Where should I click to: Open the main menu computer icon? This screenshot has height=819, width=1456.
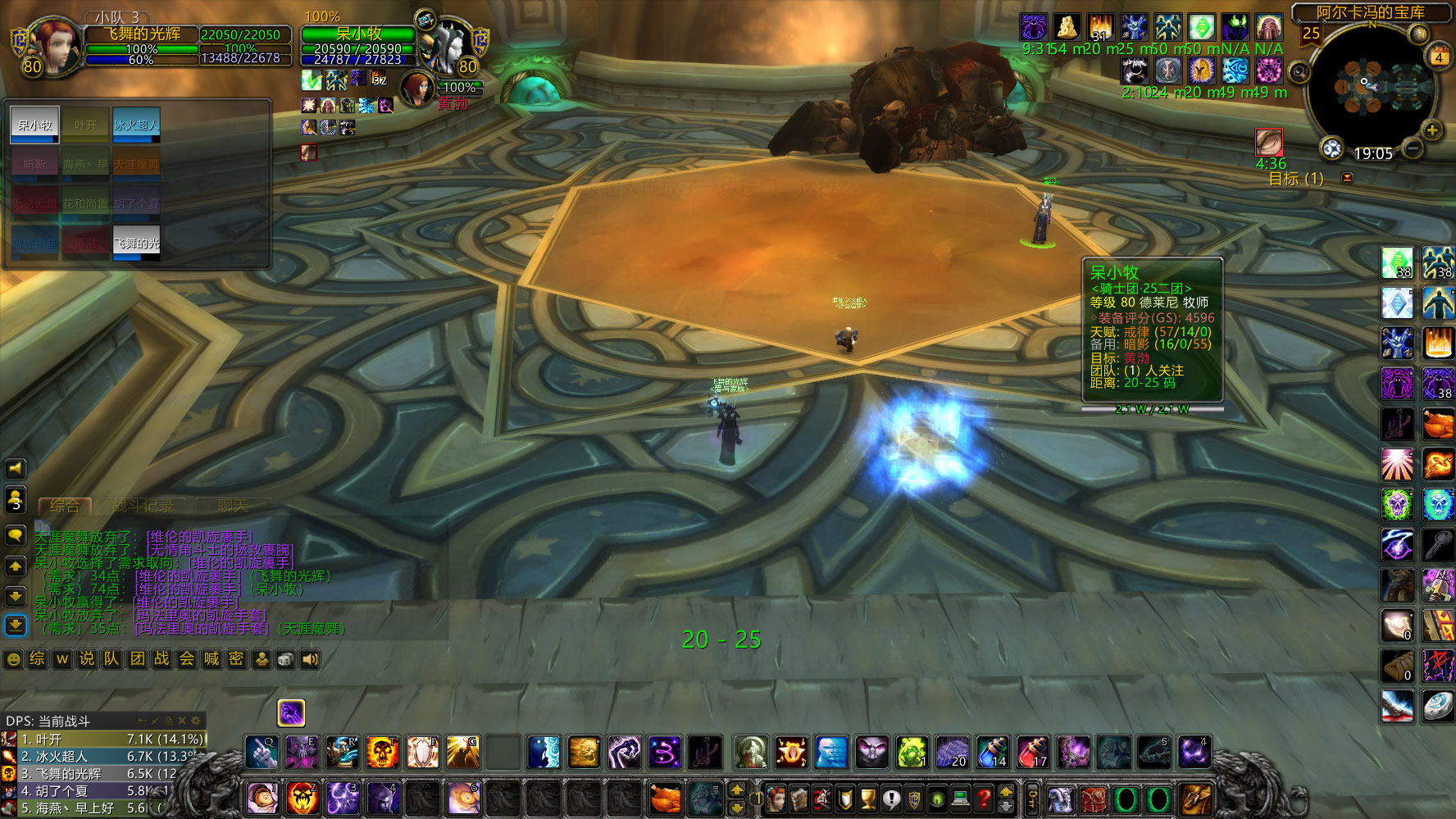coord(959,798)
